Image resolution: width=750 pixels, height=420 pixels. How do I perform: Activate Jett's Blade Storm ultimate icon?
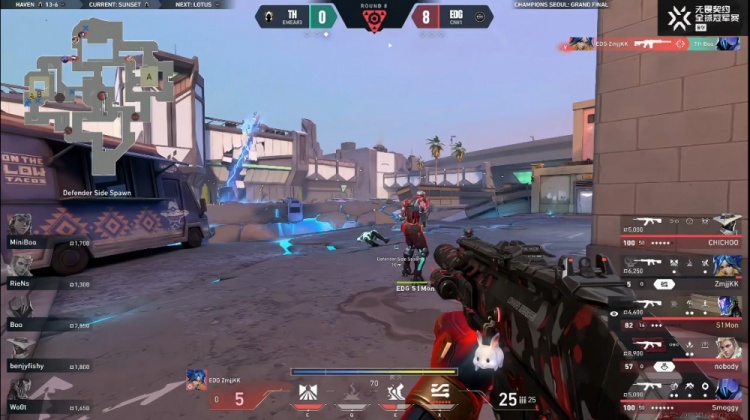click(x=440, y=392)
